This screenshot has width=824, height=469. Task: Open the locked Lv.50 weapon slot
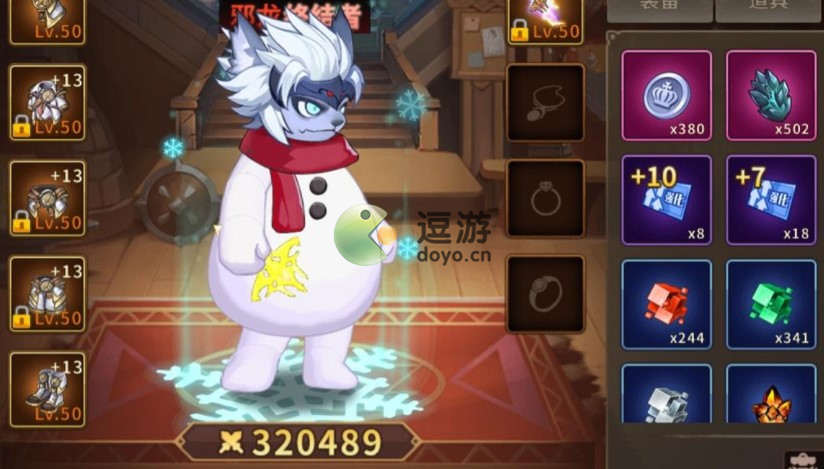pos(545,20)
